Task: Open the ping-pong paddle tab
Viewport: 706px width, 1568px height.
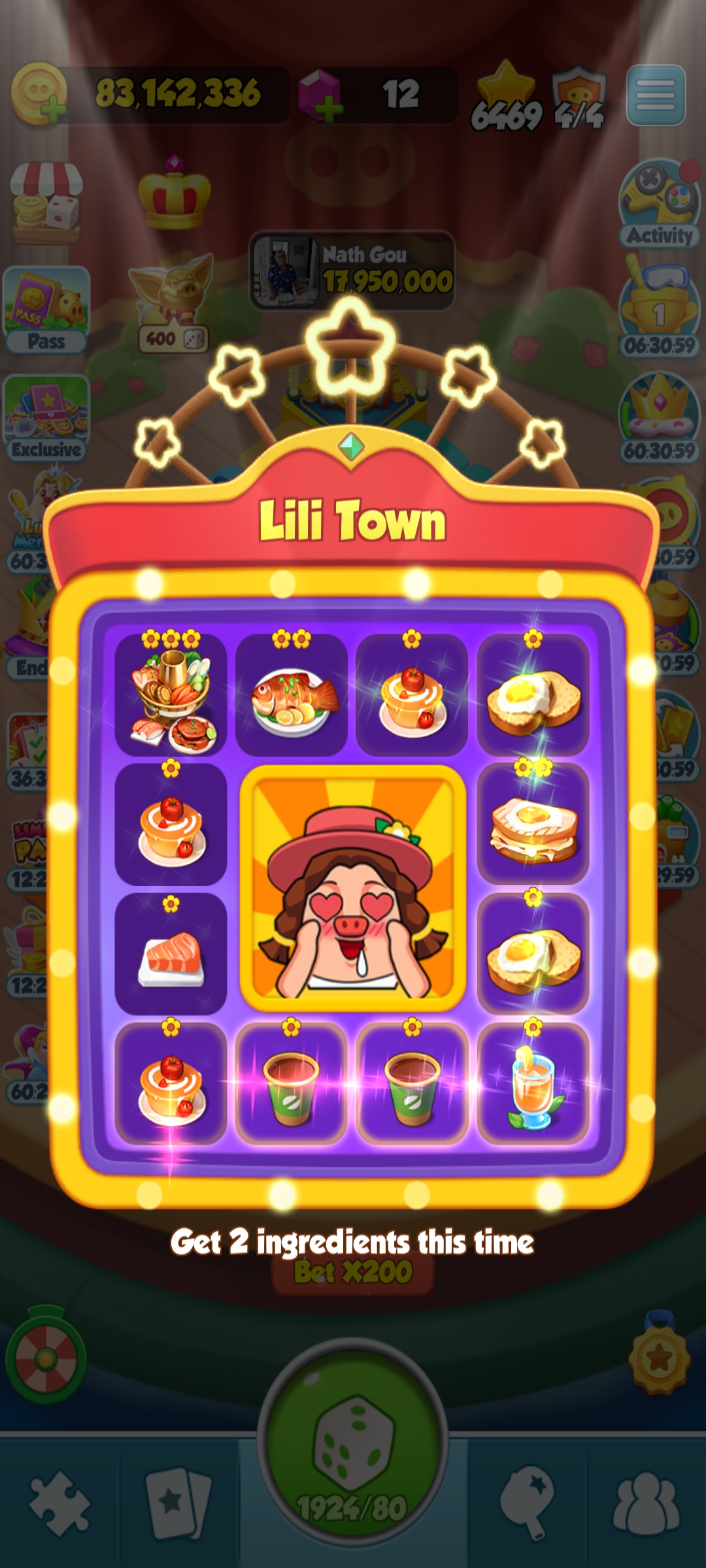Action: 527,1503
